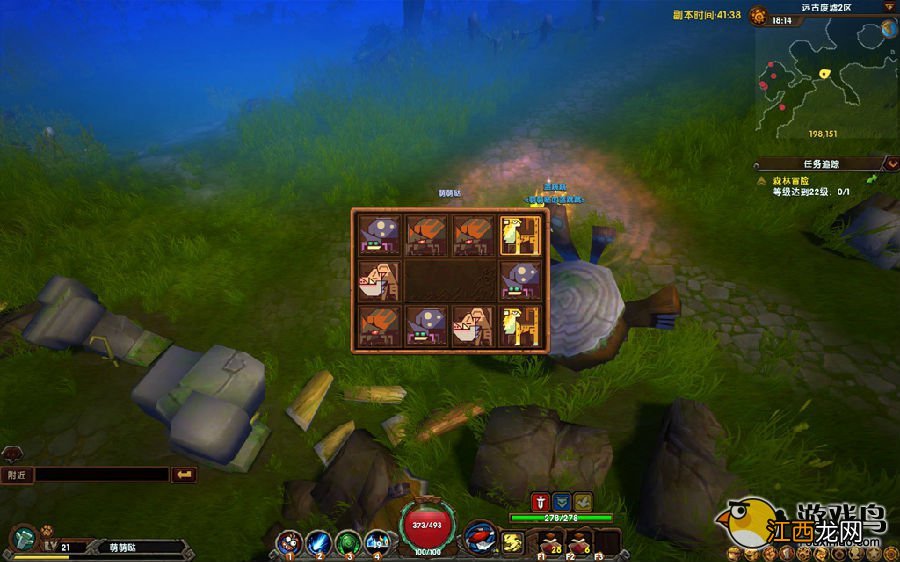The height and width of the screenshot is (562, 900).
Task: Click the blue slash skill icon
Action: [x=319, y=542]
